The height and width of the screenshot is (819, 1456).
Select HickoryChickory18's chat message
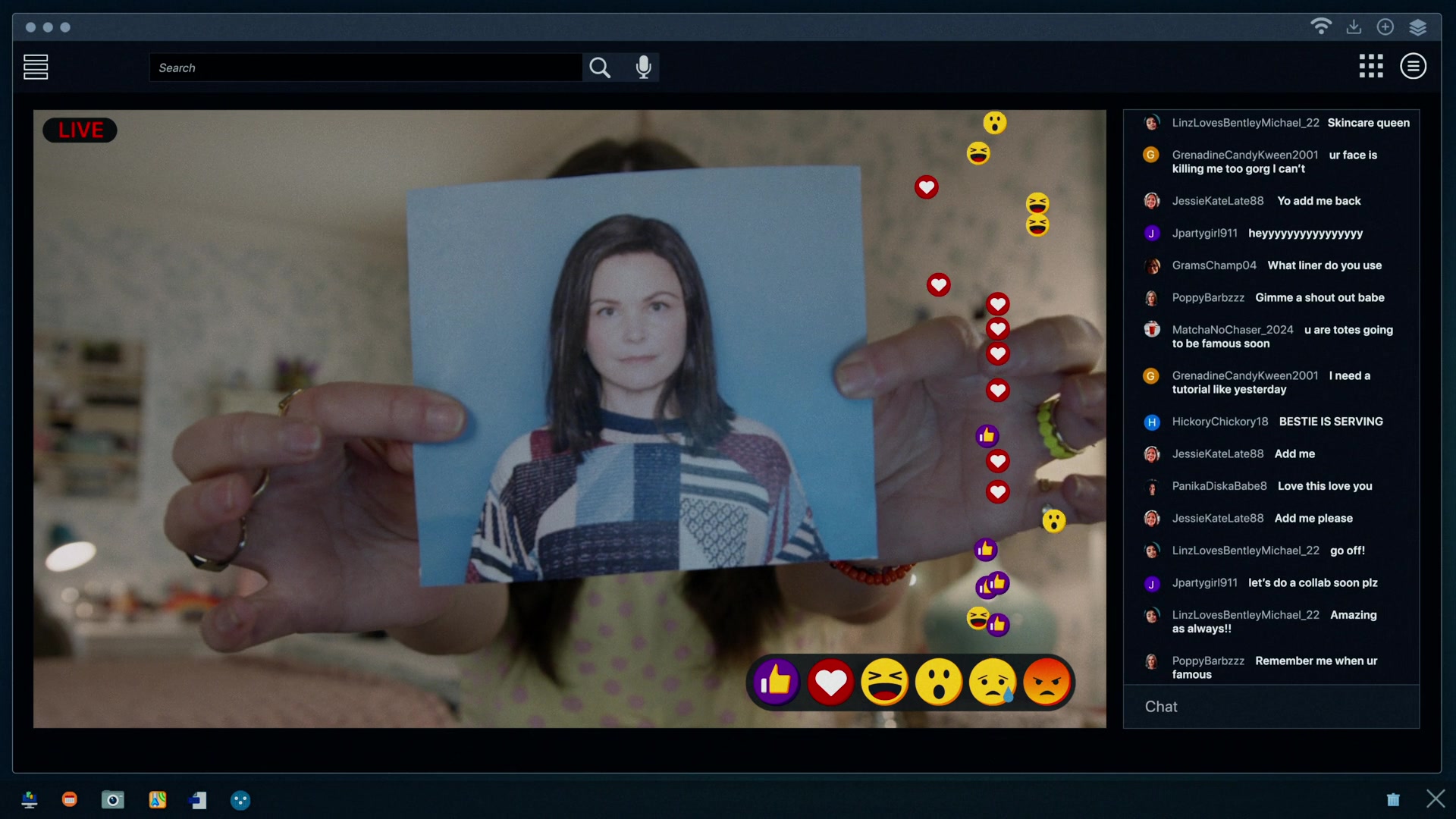pos(1277,422)
